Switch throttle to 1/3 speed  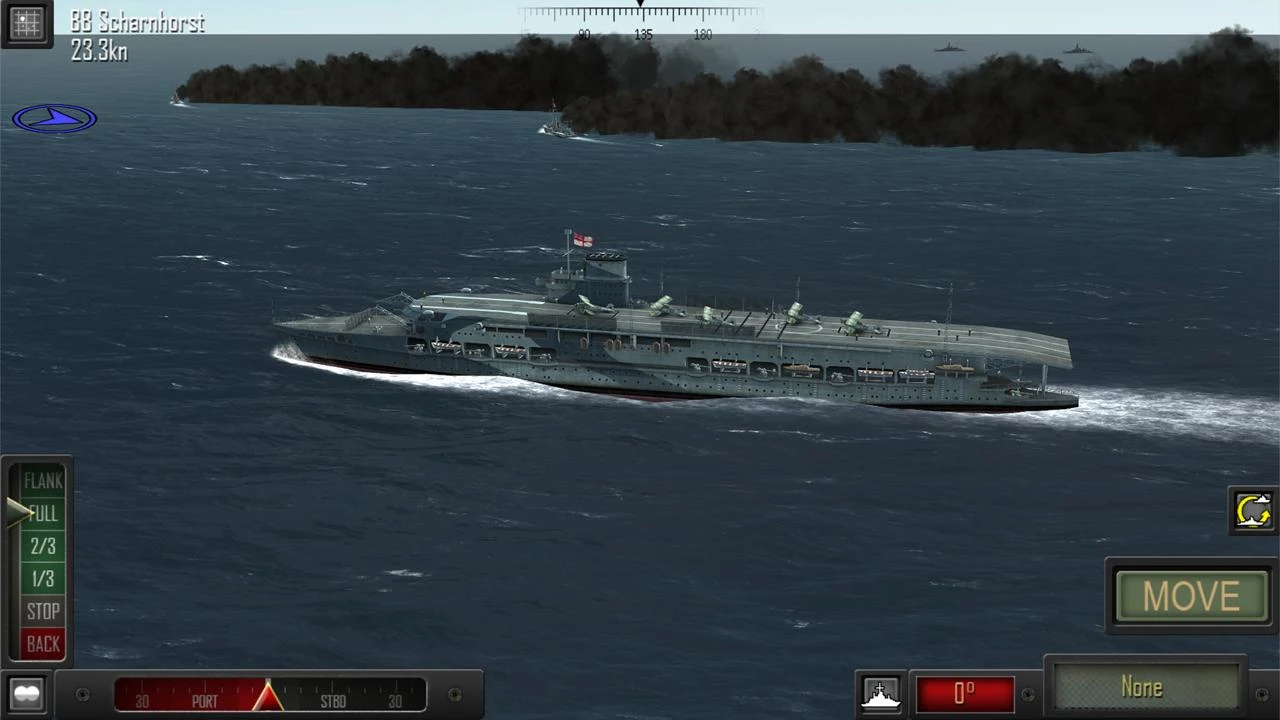coord(43,579)
